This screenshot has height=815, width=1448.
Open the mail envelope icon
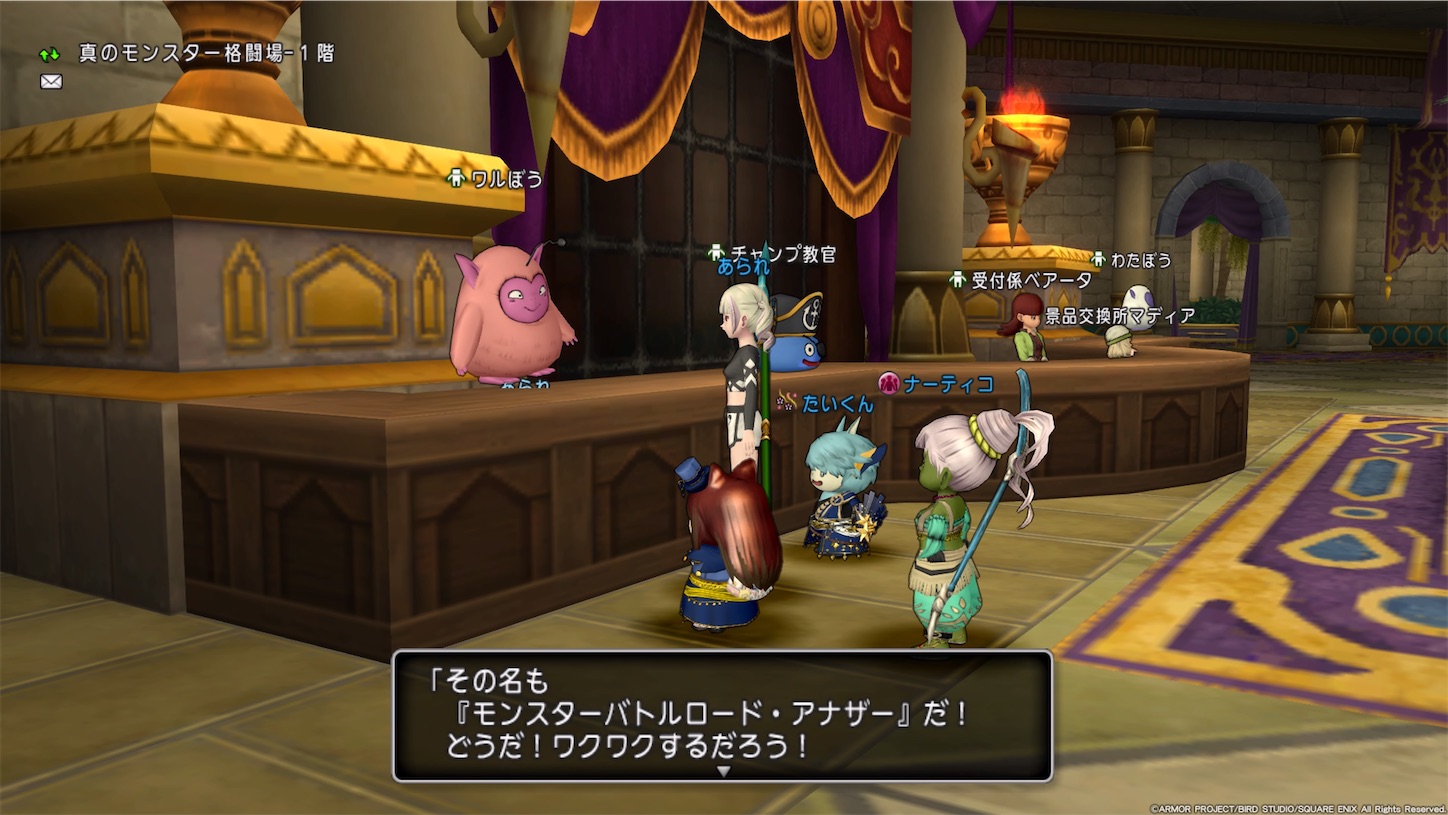coord(49,81)
